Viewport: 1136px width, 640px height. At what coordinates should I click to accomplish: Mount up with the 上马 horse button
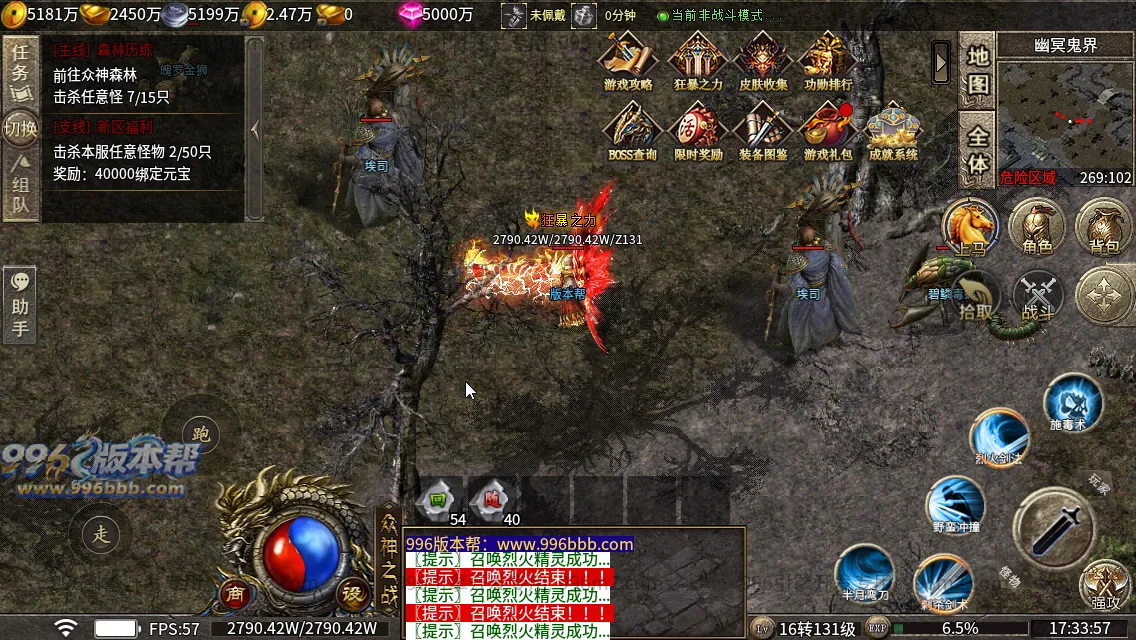click(x=970, y=227)
